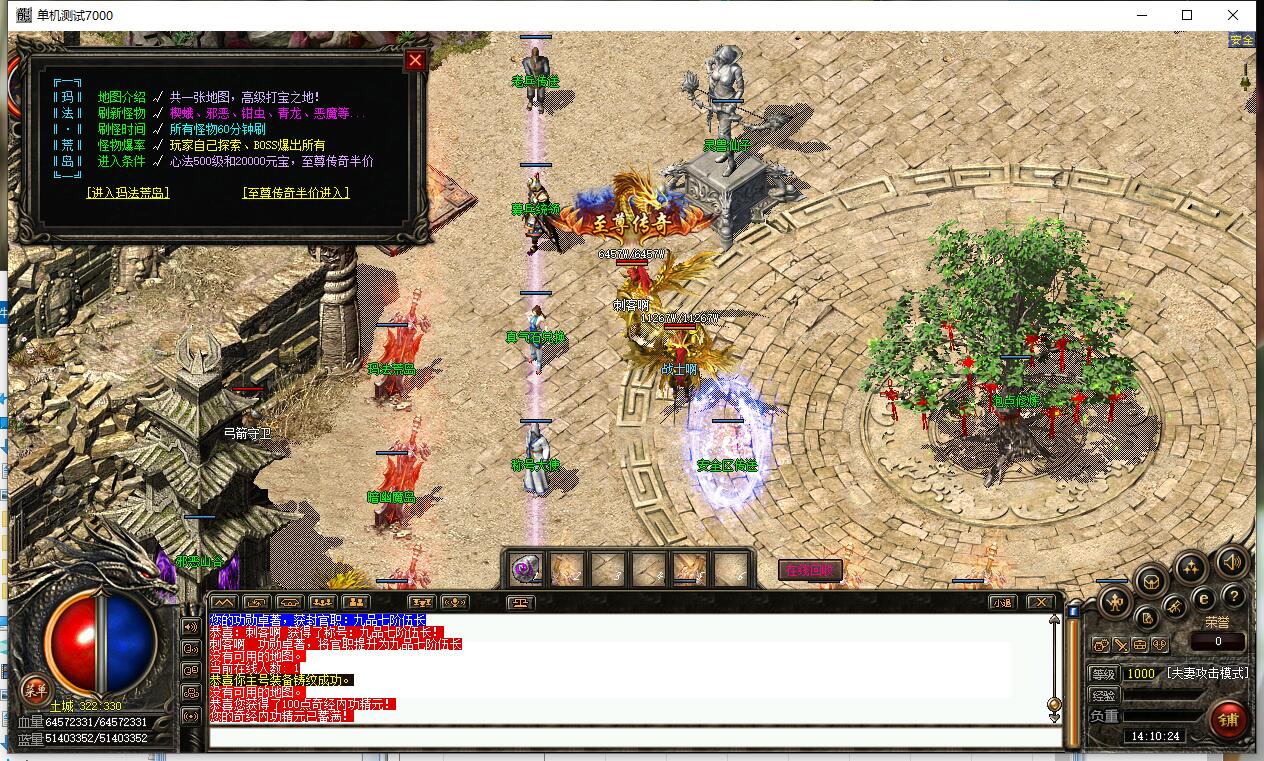Image resolution: width=1264 pixels, height=761 pixels.
Task: Choose the [进入玛法荒岛] entry link
Action: pos(128,193)
